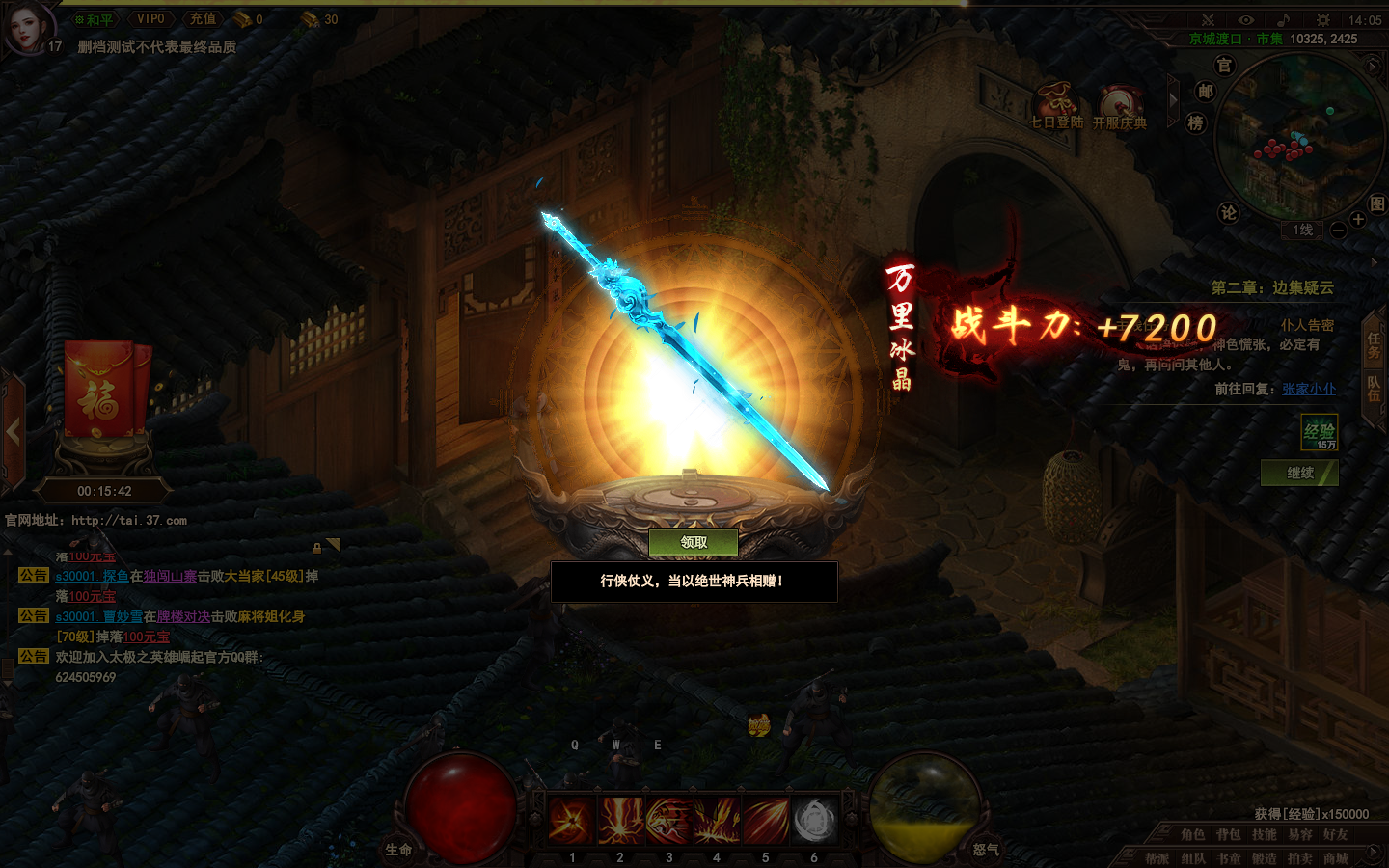
Task: Switch the 1线 server line selector
Action: [1303, 230]
